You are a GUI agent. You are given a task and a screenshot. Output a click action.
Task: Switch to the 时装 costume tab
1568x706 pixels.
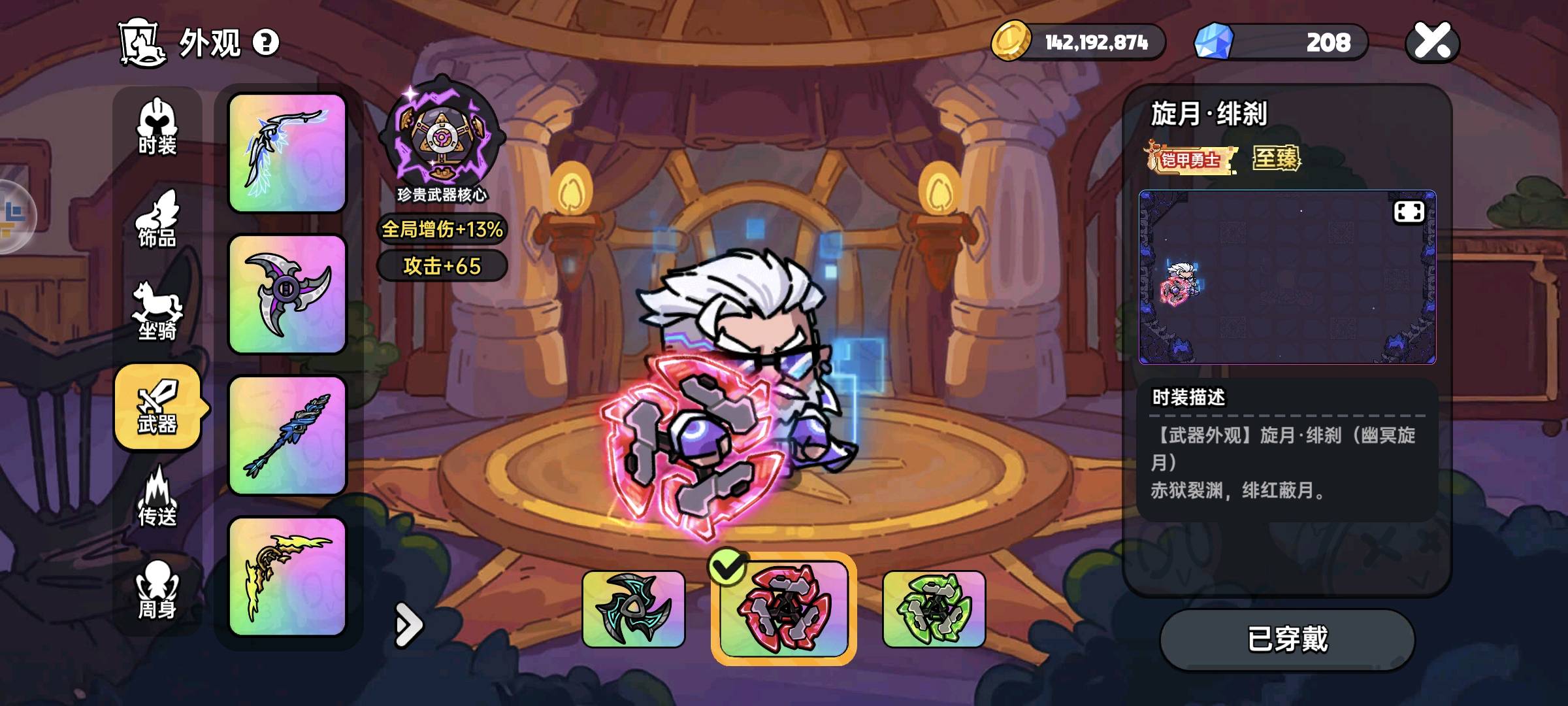[157, 128]
